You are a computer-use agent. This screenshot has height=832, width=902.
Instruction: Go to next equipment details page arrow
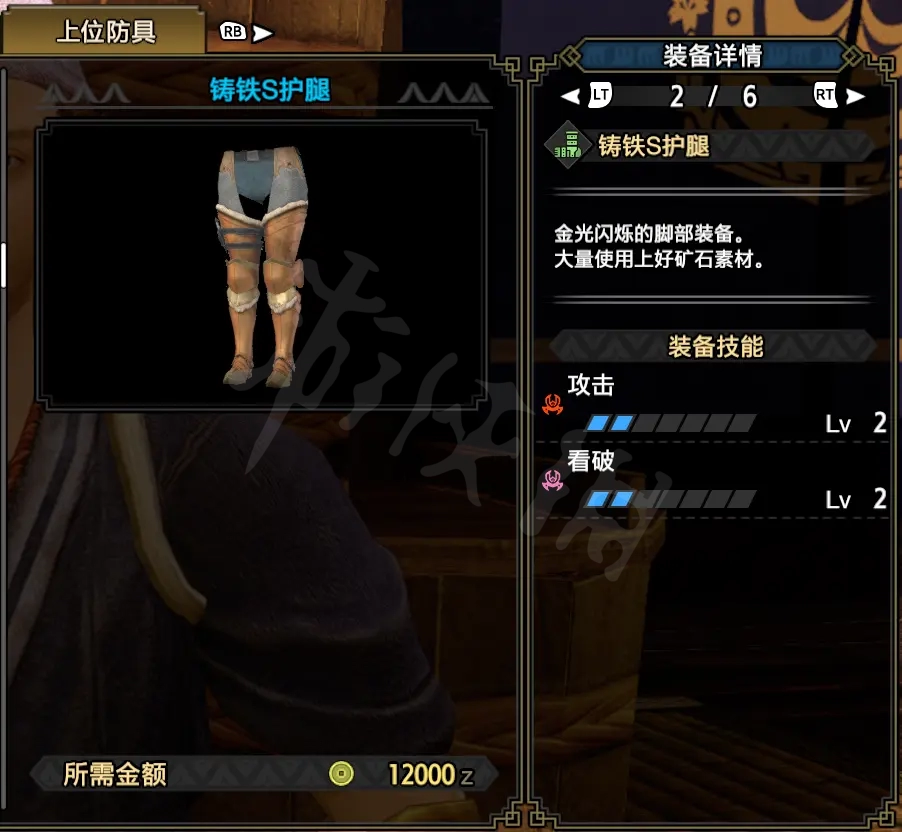coord(856,97)
